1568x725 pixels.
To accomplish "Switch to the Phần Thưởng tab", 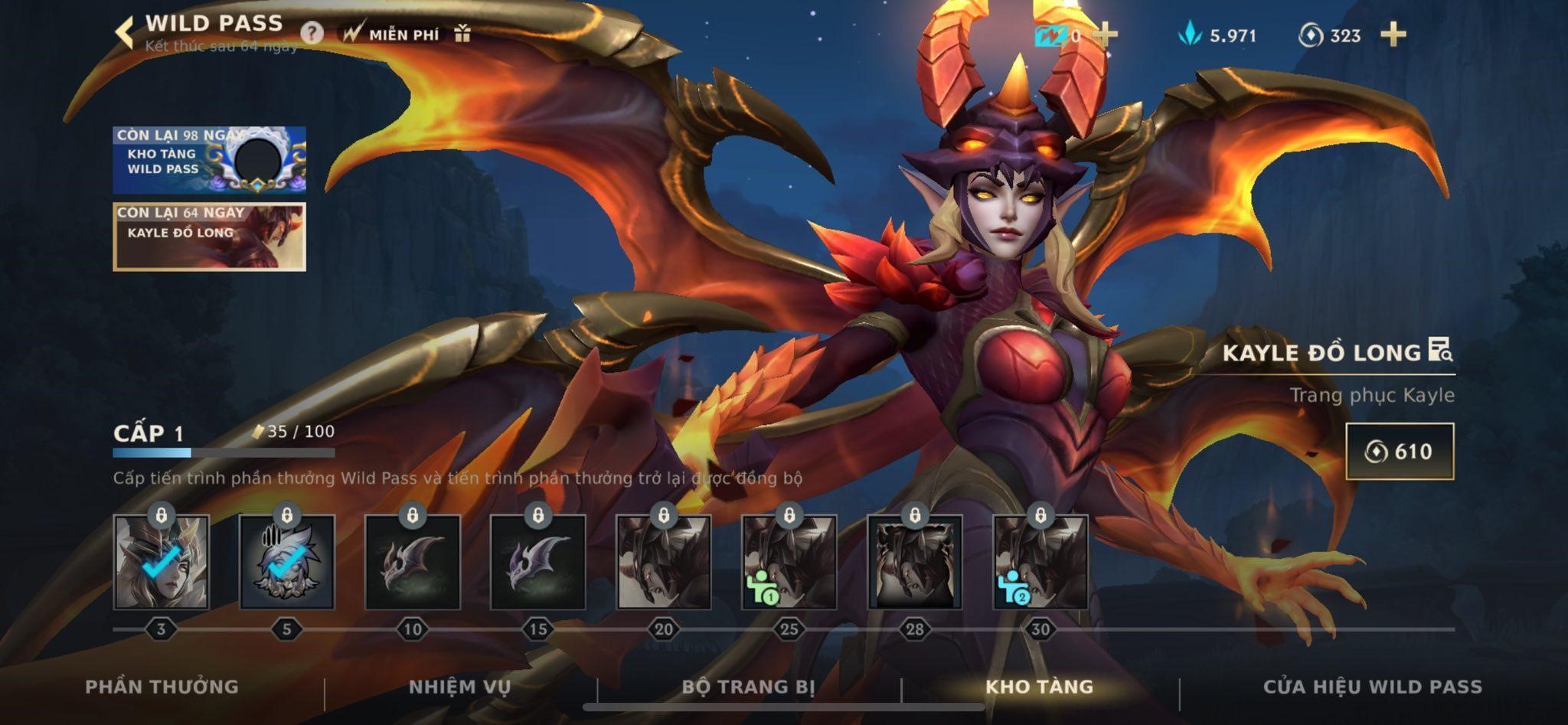I will pos(162,687).
